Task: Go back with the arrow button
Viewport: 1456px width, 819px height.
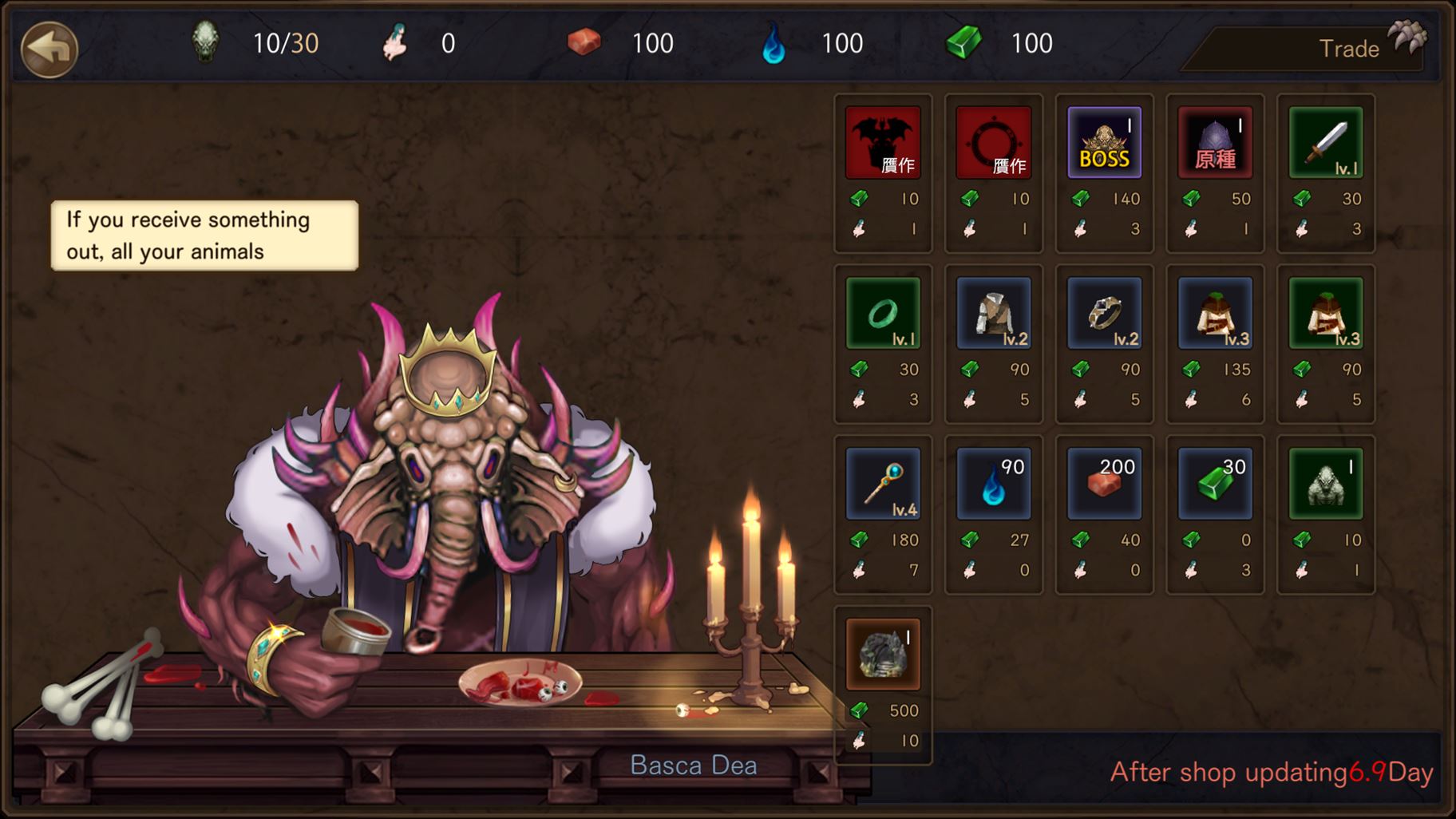Action: tap(49, 48)
